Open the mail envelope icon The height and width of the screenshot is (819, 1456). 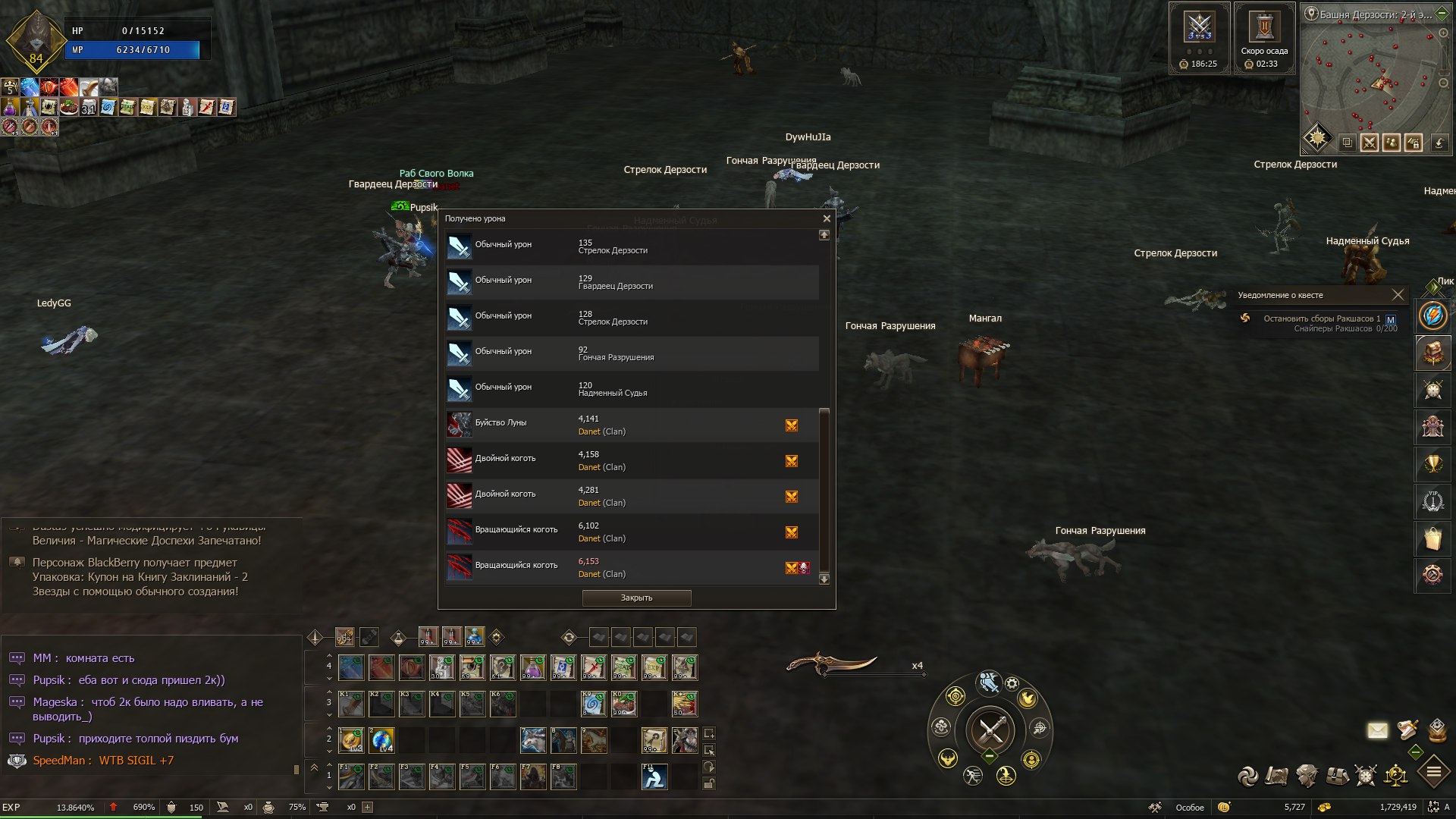(1377, 730)
